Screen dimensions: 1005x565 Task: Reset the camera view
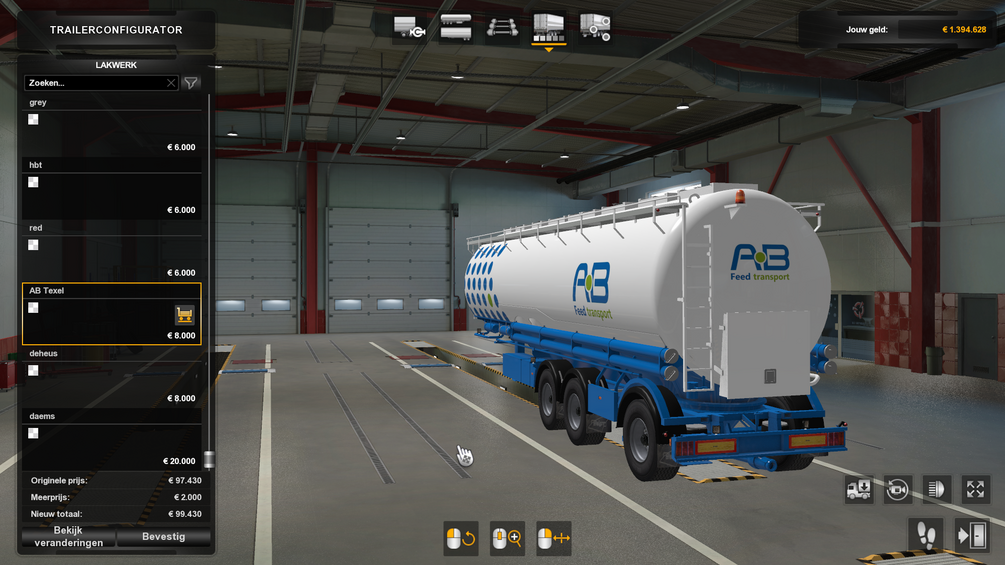point(897,489)
